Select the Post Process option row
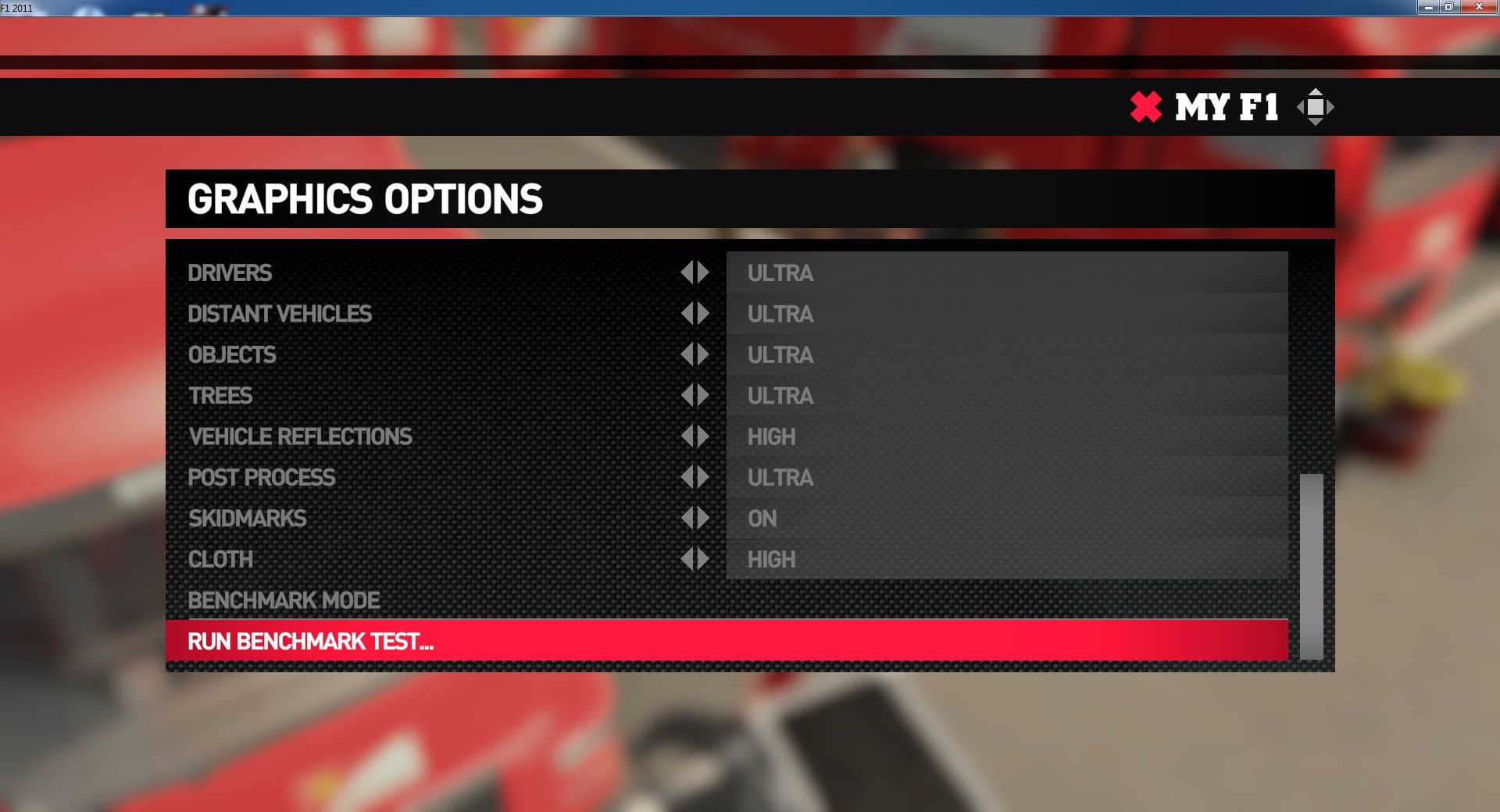The height and width of the screenshot is (812, 1500). (x=262, y=477)
